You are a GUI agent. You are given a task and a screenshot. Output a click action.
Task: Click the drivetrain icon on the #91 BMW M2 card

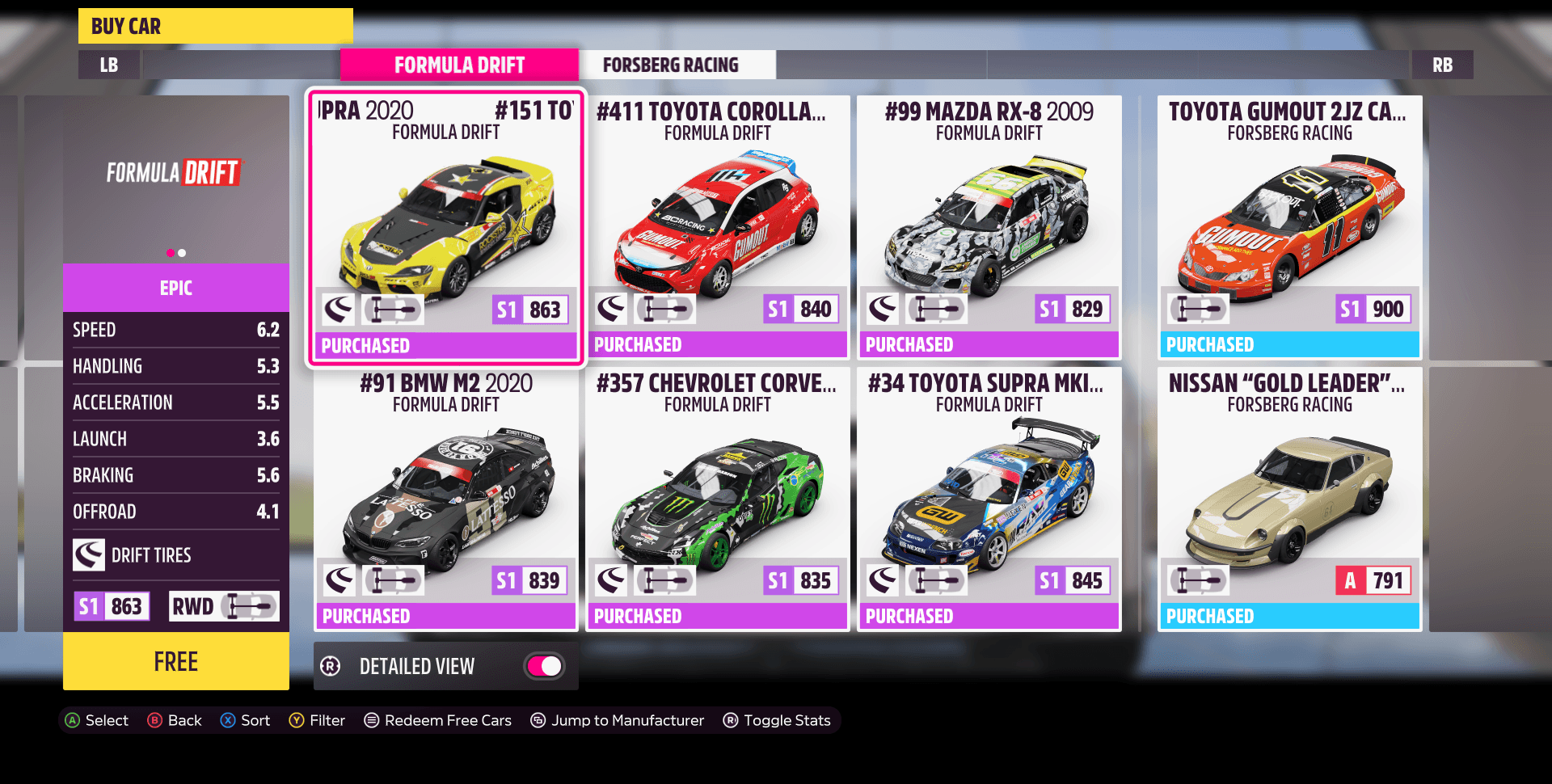click(x=393, y=580)
